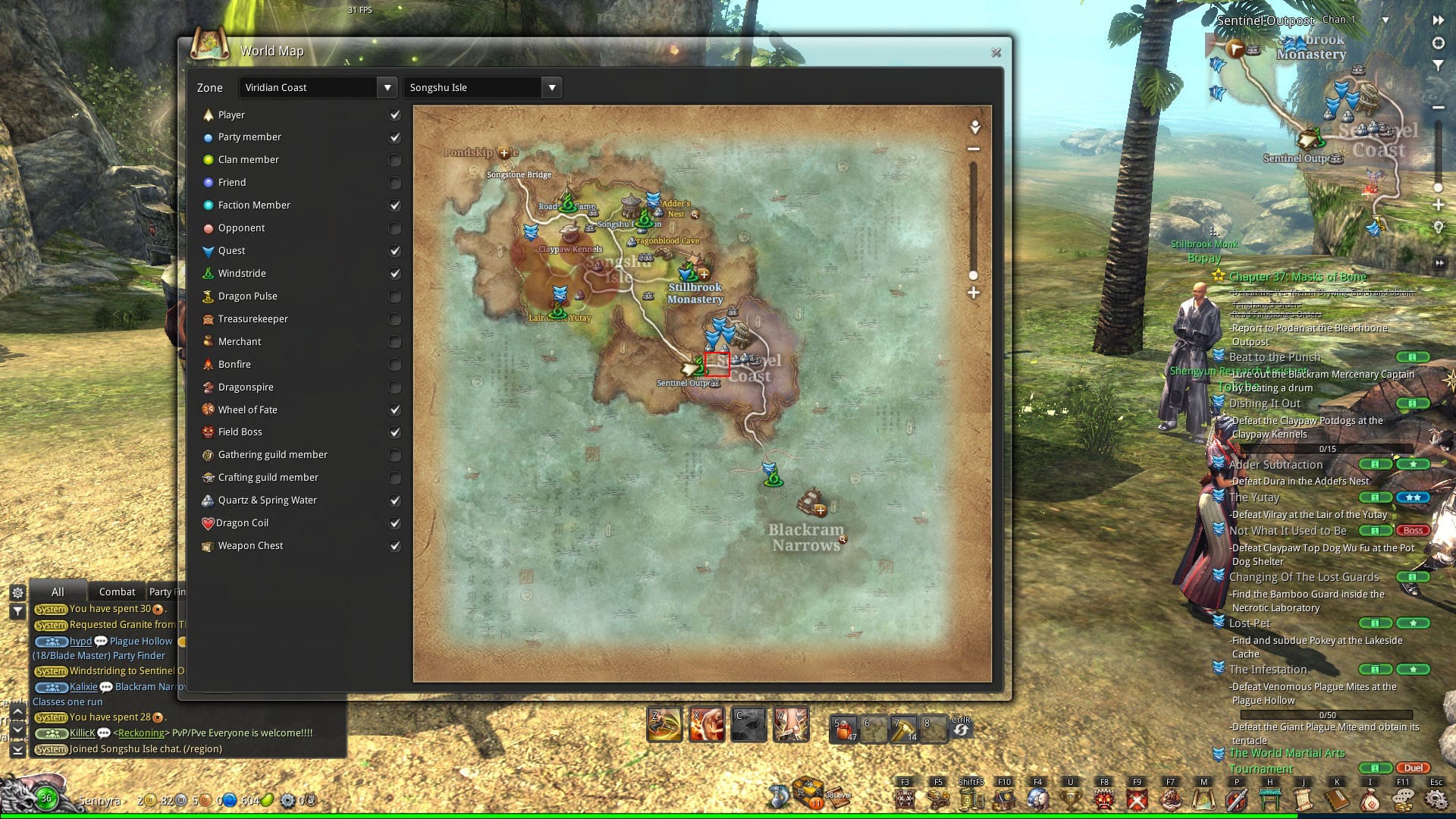1456x819 pixels.
Task: Zoom out the world map with minus button
Action: 974,149
